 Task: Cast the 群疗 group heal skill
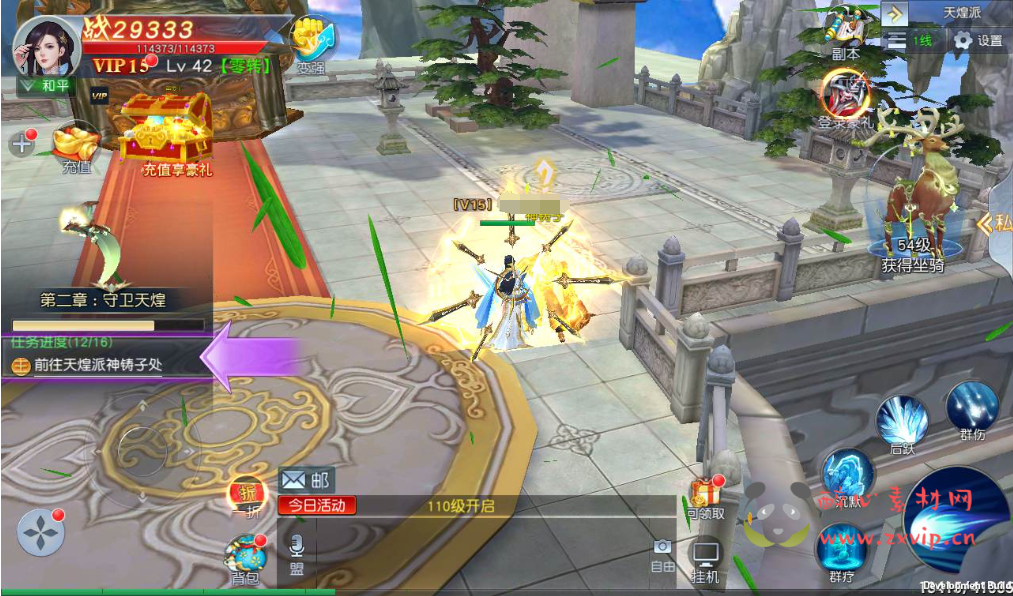[x=841, y=552]
